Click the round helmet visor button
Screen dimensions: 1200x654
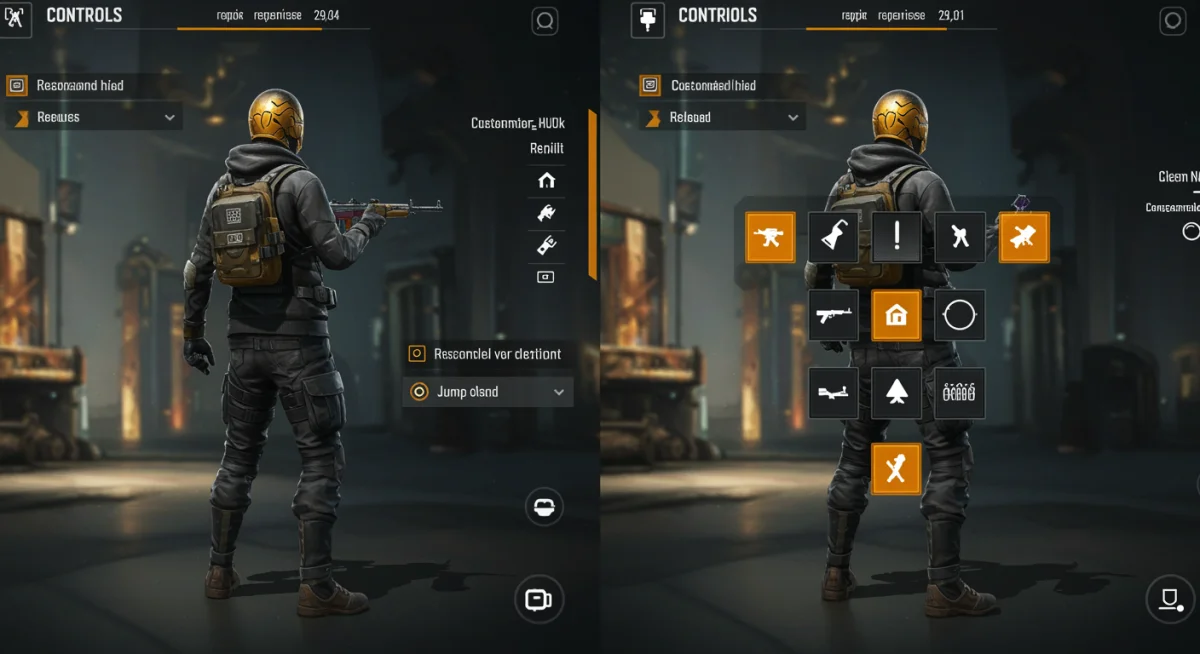[x=544, y=507]
